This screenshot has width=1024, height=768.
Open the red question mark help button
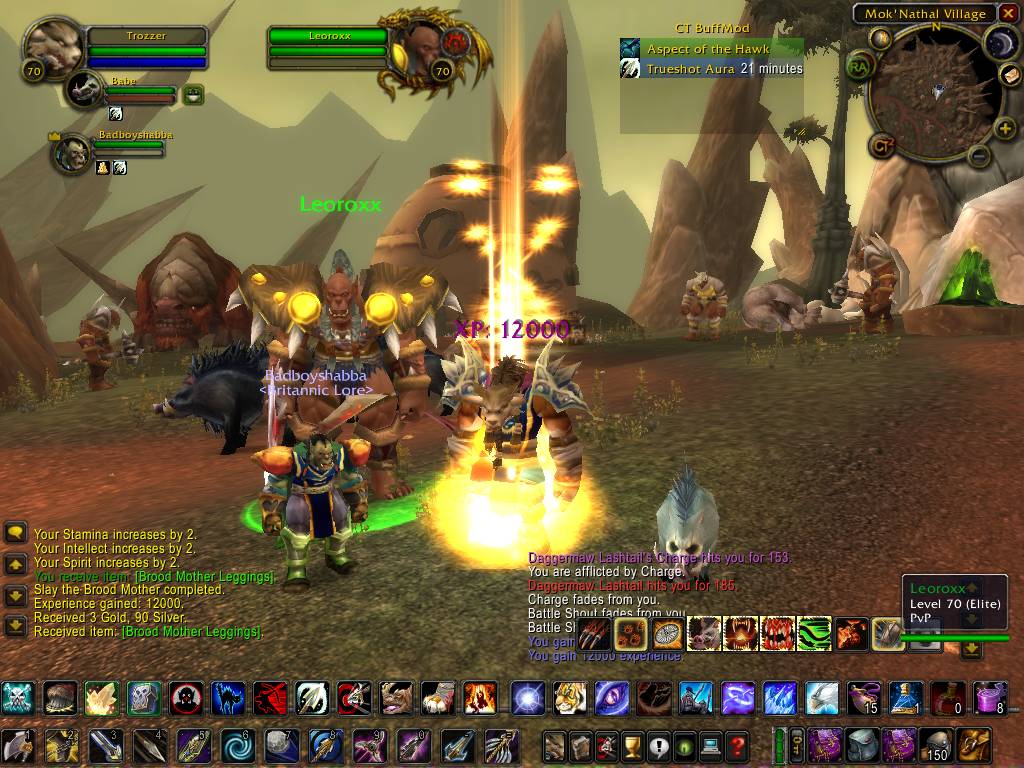[737, 746]
